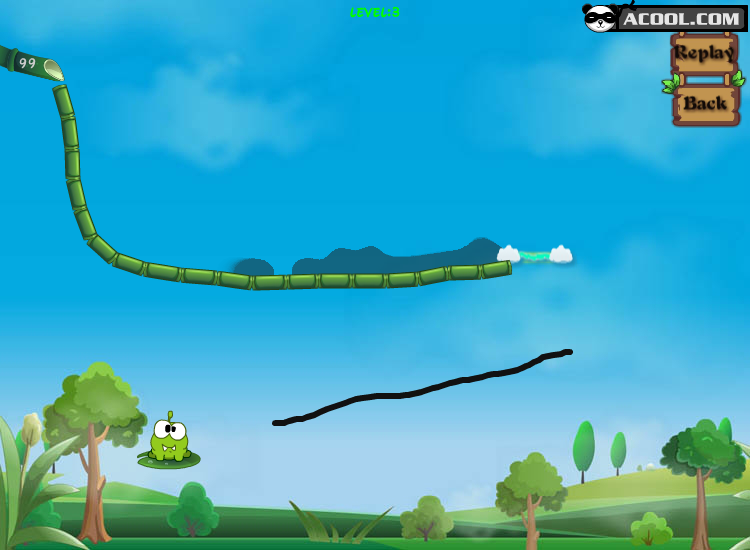Click the Replay wooden sign button
This screenshot has width=750, height=550.
click(x=704, y=53)
